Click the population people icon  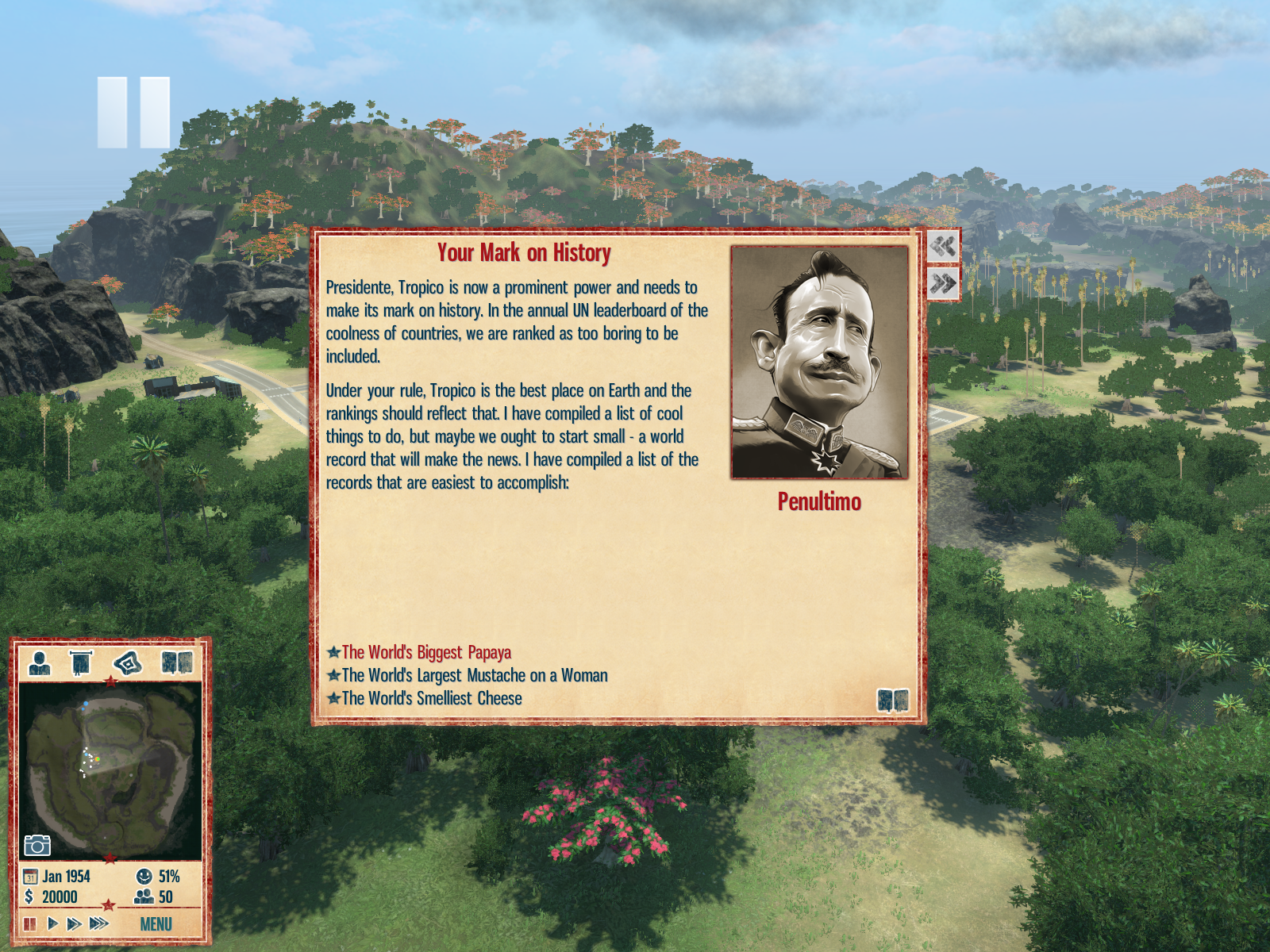tap(144, 896)
